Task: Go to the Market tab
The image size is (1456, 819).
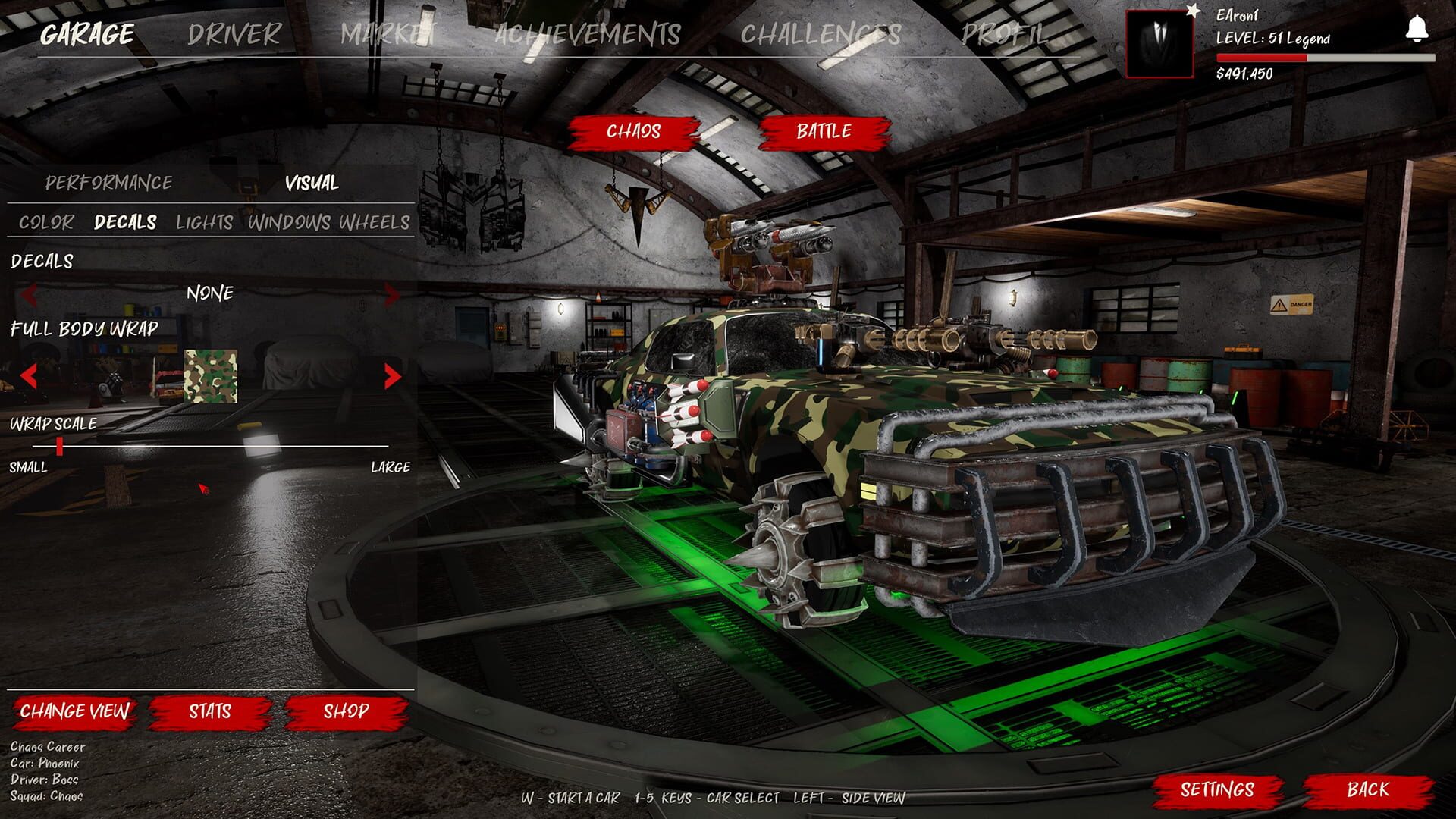Action: (388, 34)
